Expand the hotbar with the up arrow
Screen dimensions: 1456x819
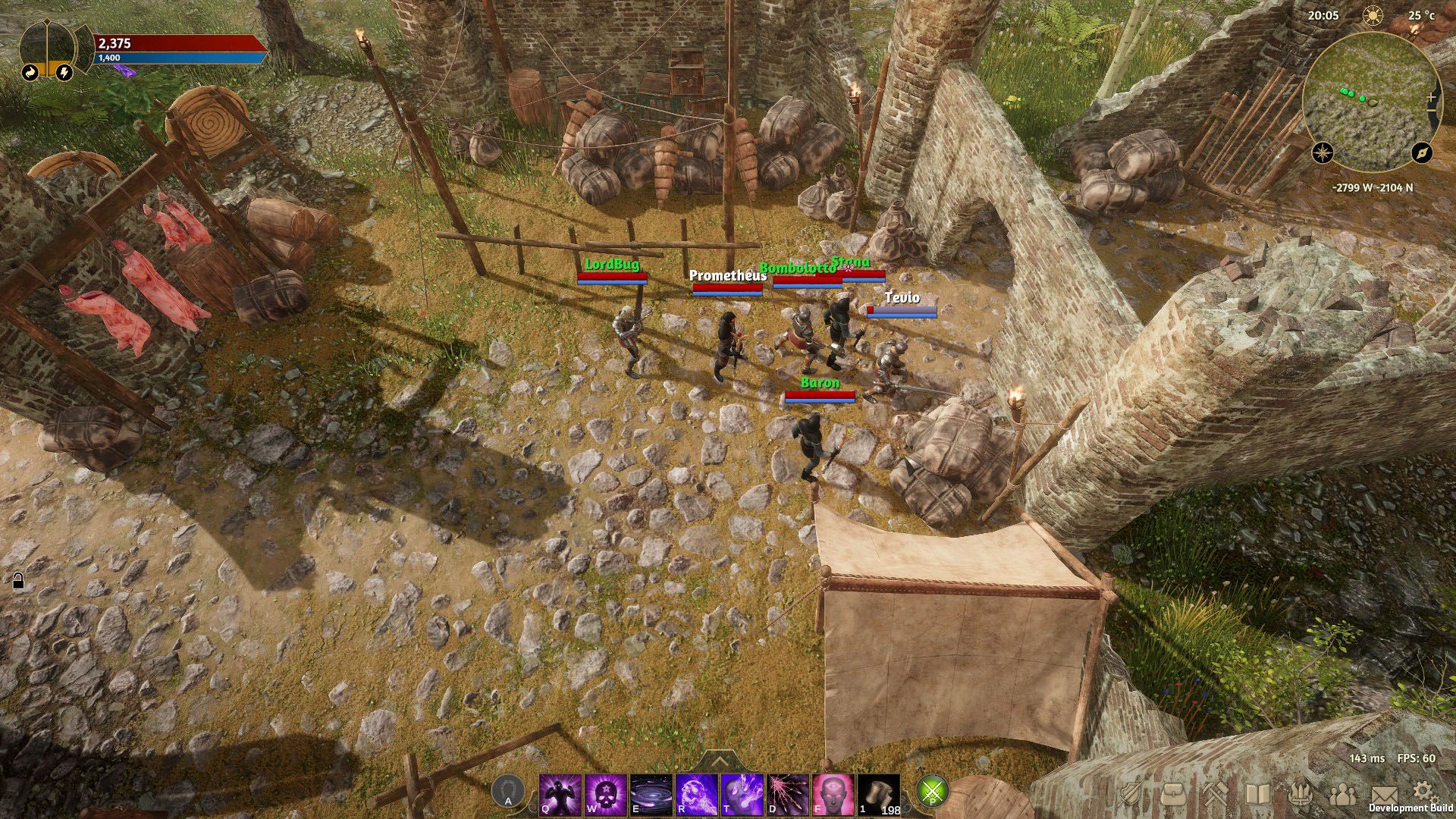(x=720, y=761)
